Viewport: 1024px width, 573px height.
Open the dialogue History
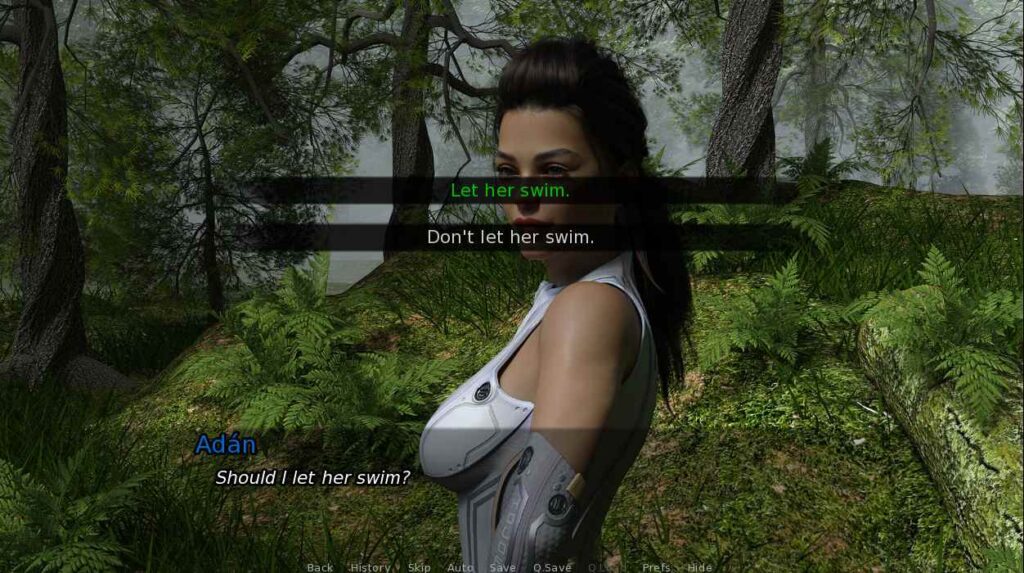(x=370, y=567)
